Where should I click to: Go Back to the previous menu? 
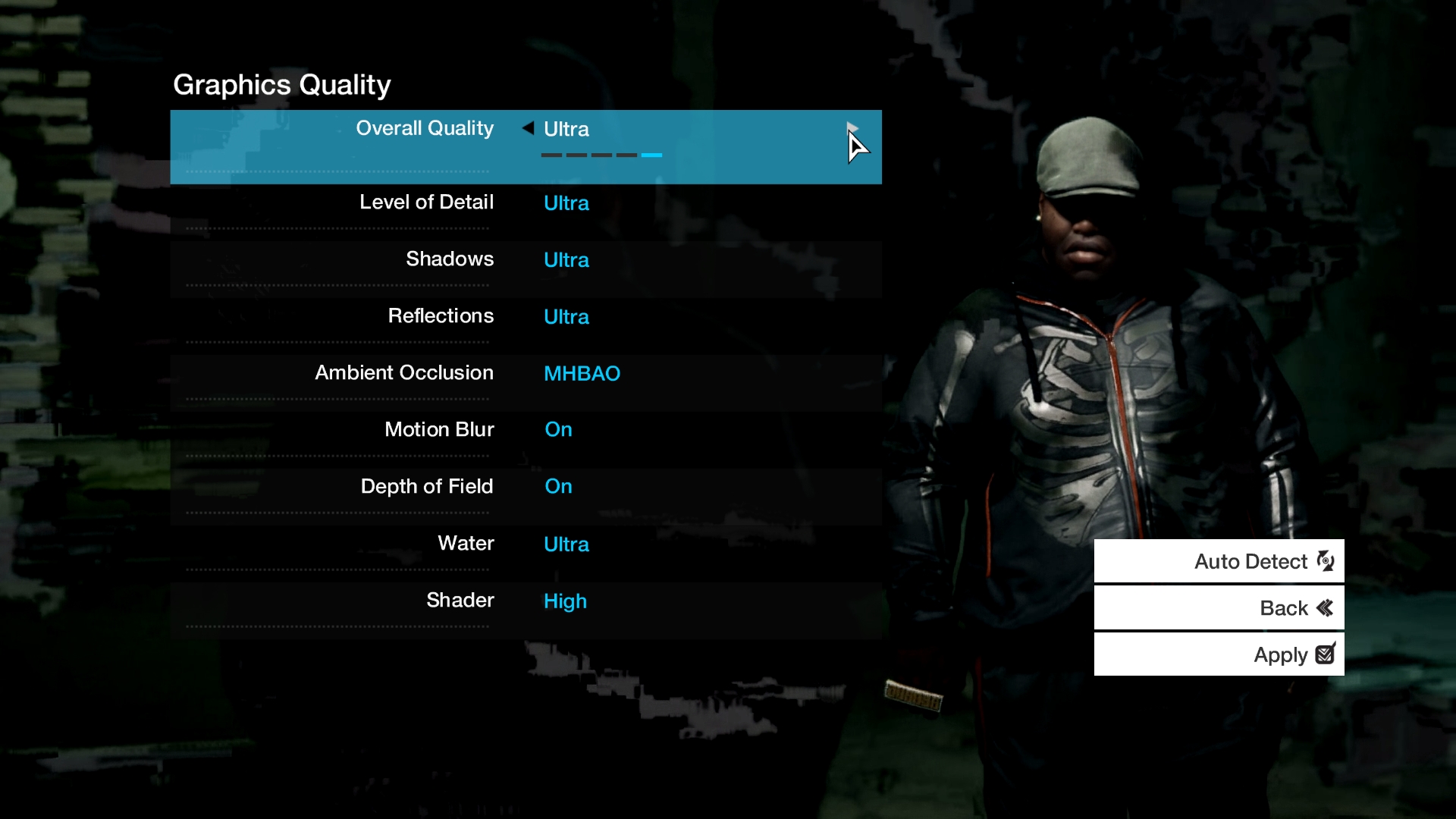click(1219, 608)
